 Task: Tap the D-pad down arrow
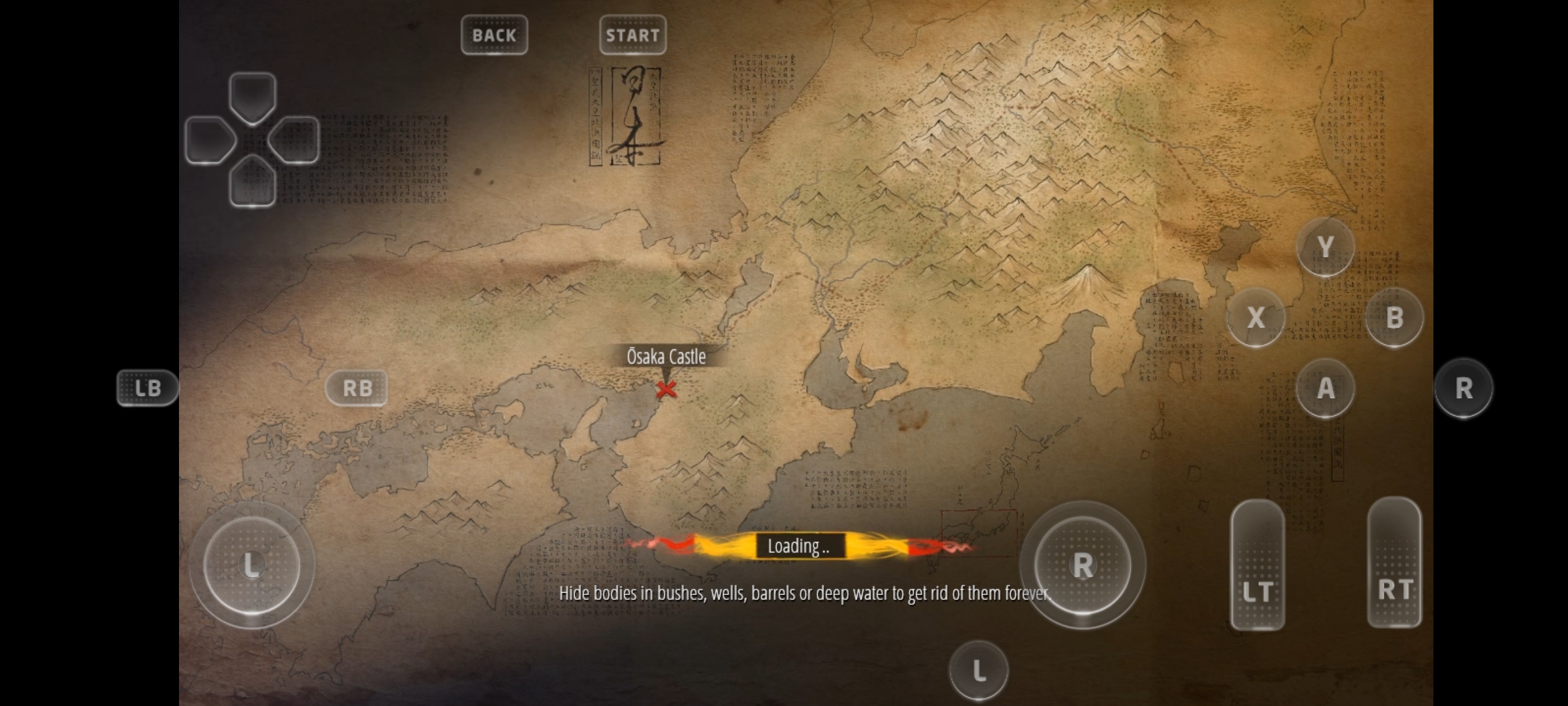(x=253, y=182)
